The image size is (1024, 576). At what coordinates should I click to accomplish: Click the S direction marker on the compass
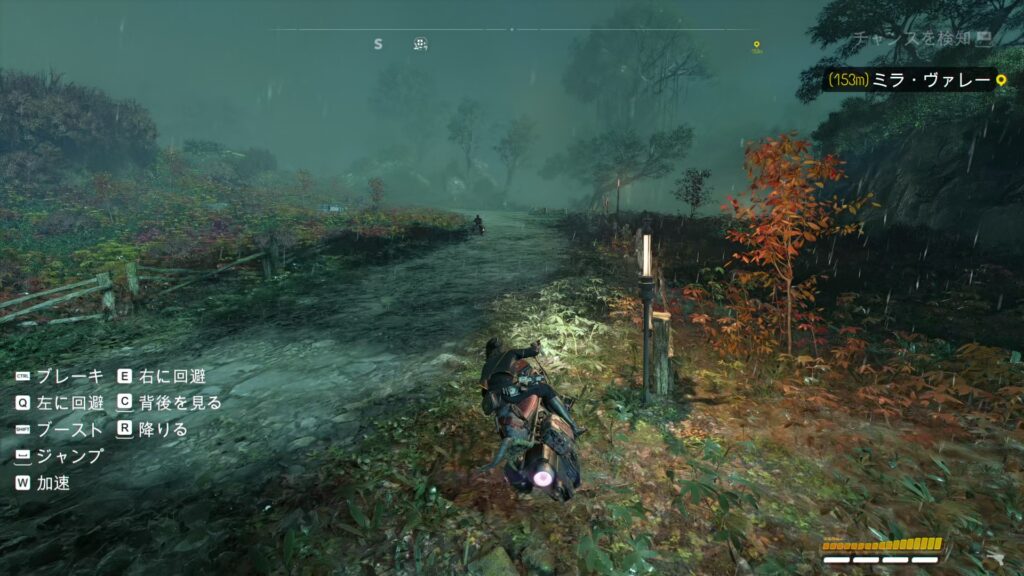[378, 44]
